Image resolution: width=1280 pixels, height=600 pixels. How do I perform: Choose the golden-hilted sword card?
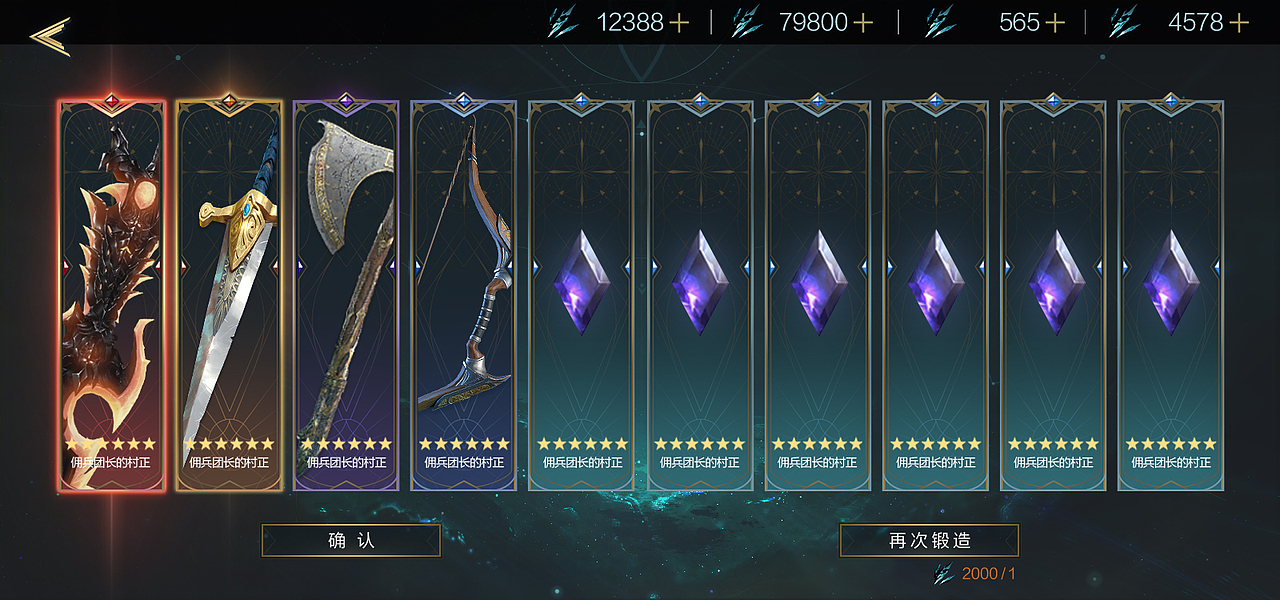229,296
